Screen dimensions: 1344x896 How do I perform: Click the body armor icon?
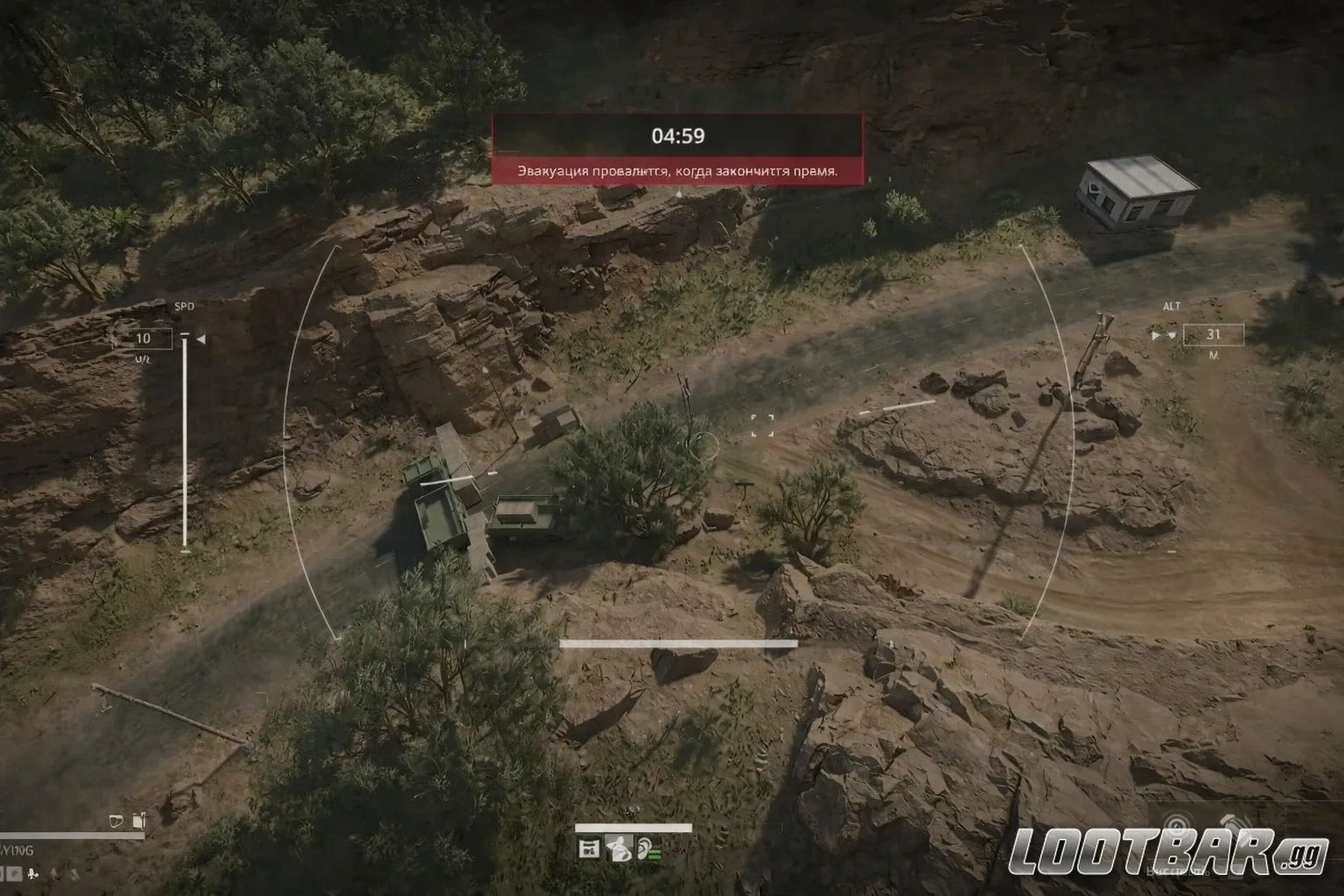pos(115,821)
